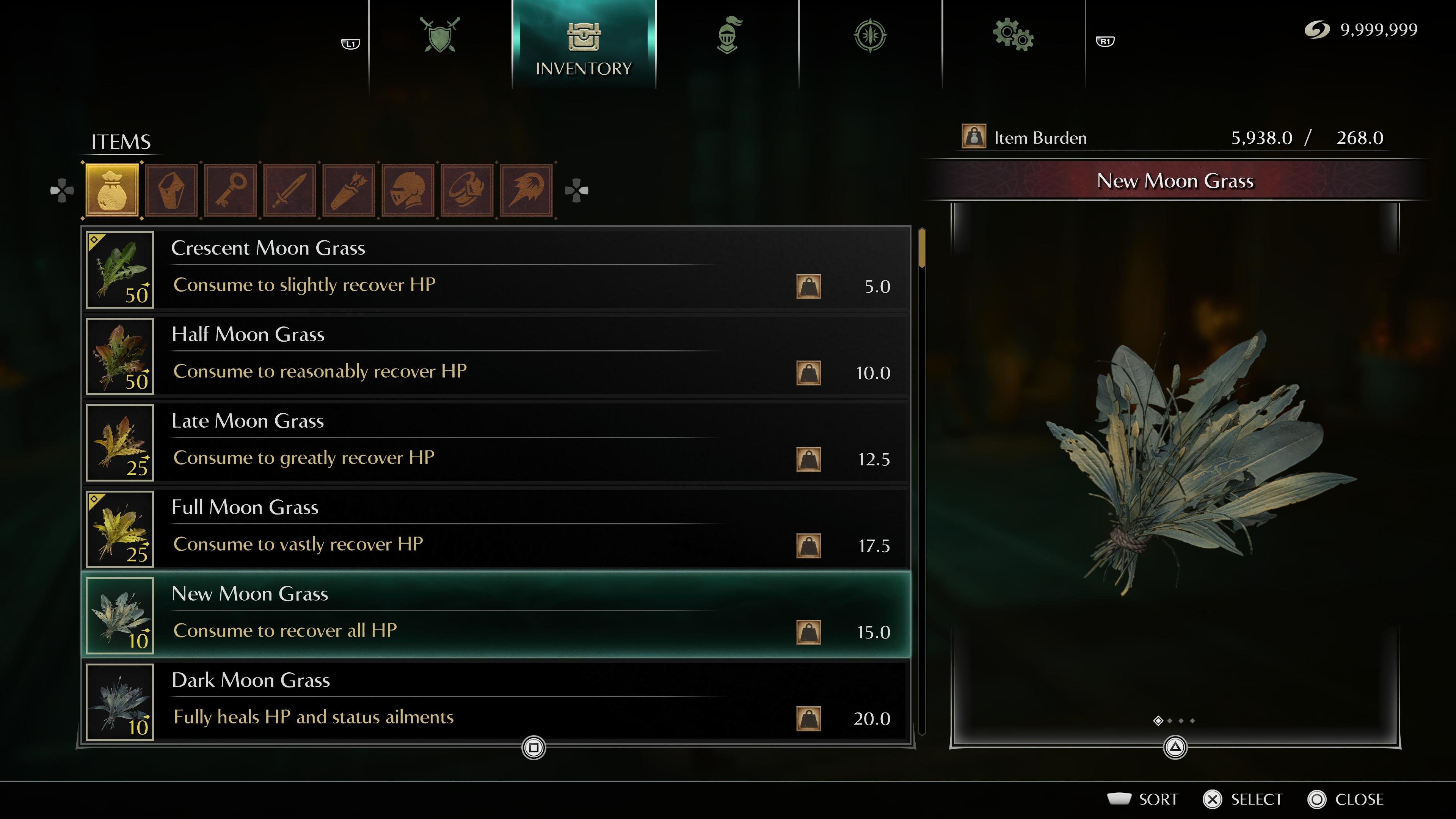Highlight the New Moon Grass entry
This screenshot has width=1456, height=819.
tap(496, 615)
